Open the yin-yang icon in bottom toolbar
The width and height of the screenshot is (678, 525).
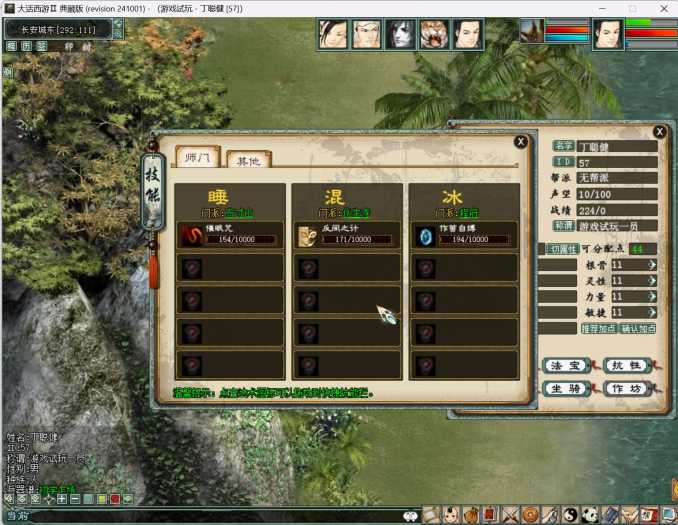570,514
